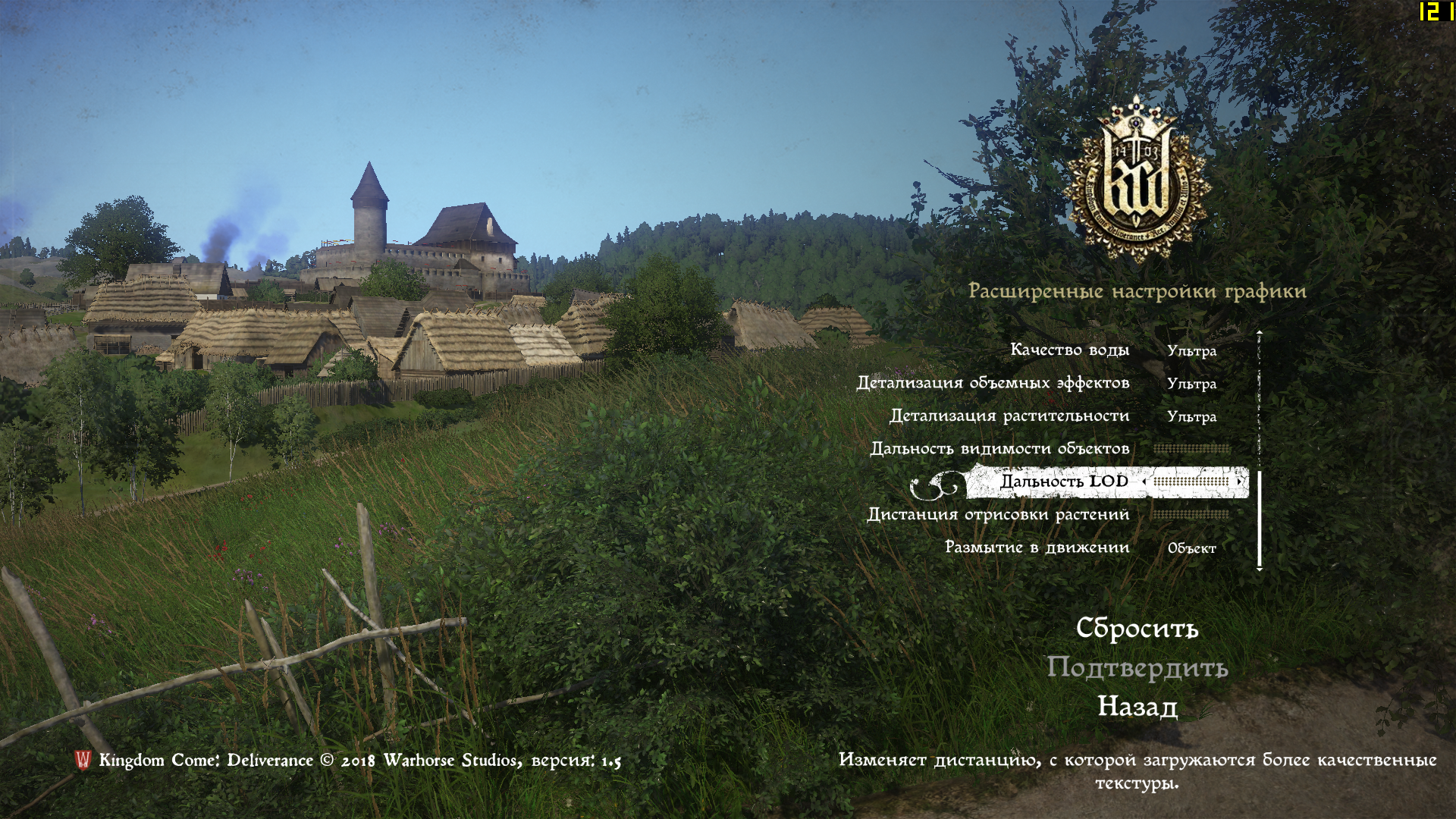Confirm changes with the Подтвердить button
The width and height of the screenshot is (1456, 819).
pyautogui.click(x=1137, y=668)
